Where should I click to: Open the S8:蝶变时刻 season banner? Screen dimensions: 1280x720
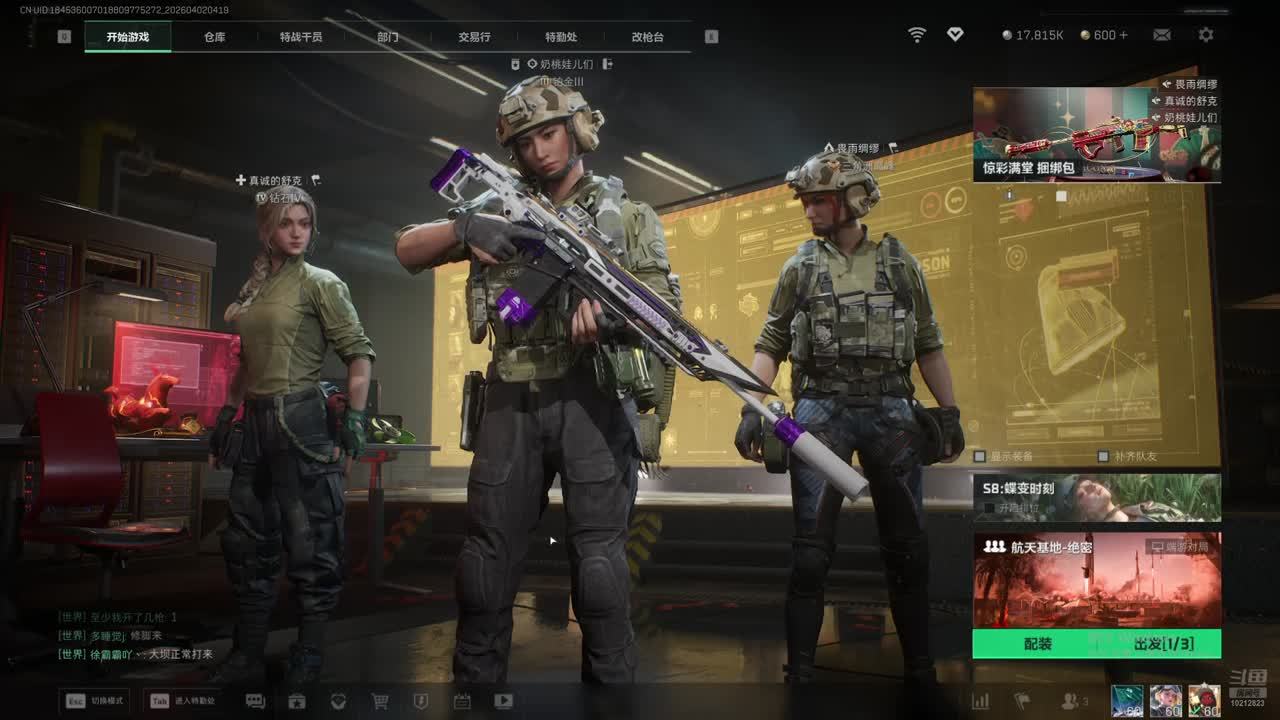[x=1096, y=497]
